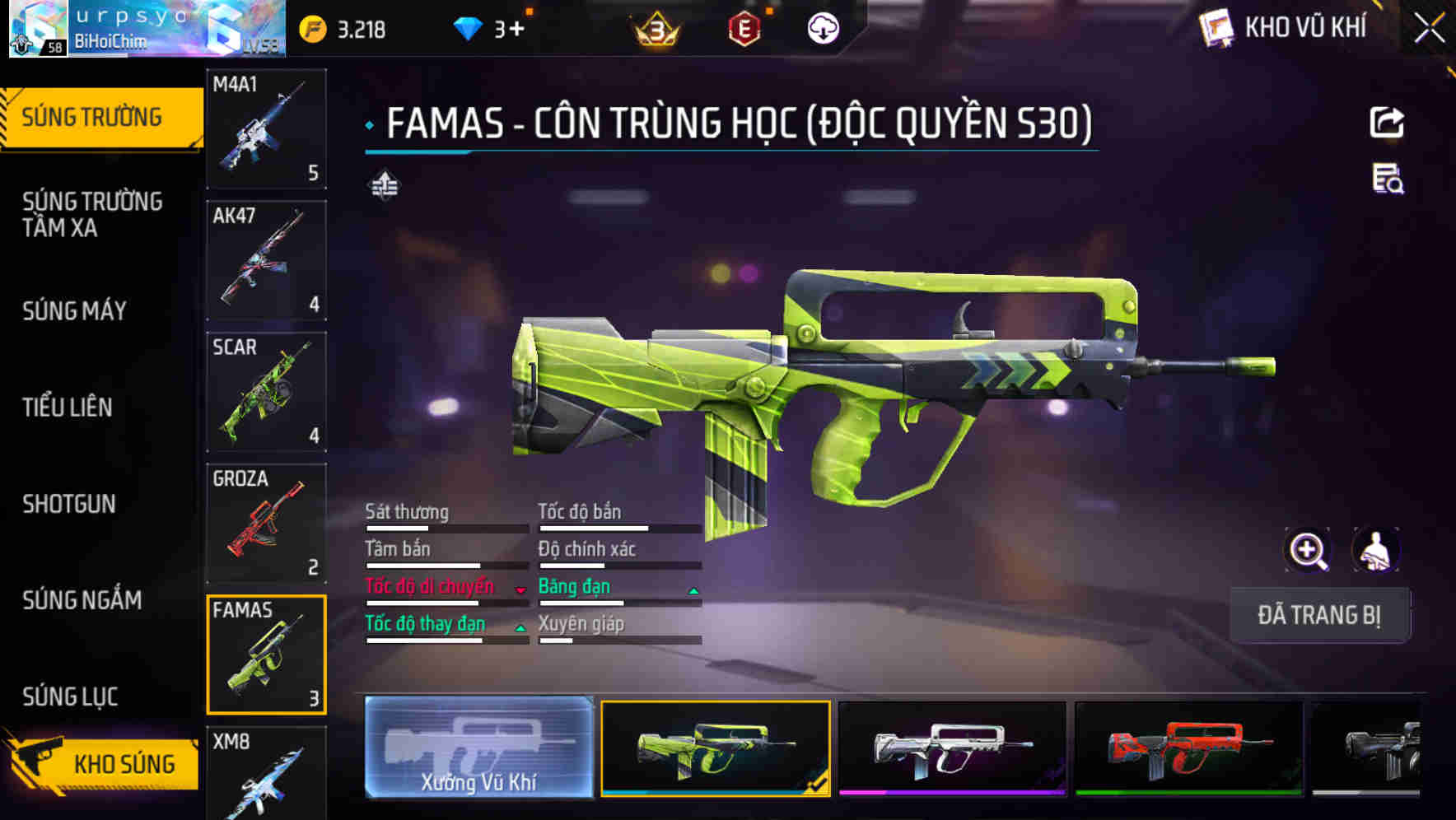
Task: Select the GROZA weapon tile
Action: click(266, 524)
